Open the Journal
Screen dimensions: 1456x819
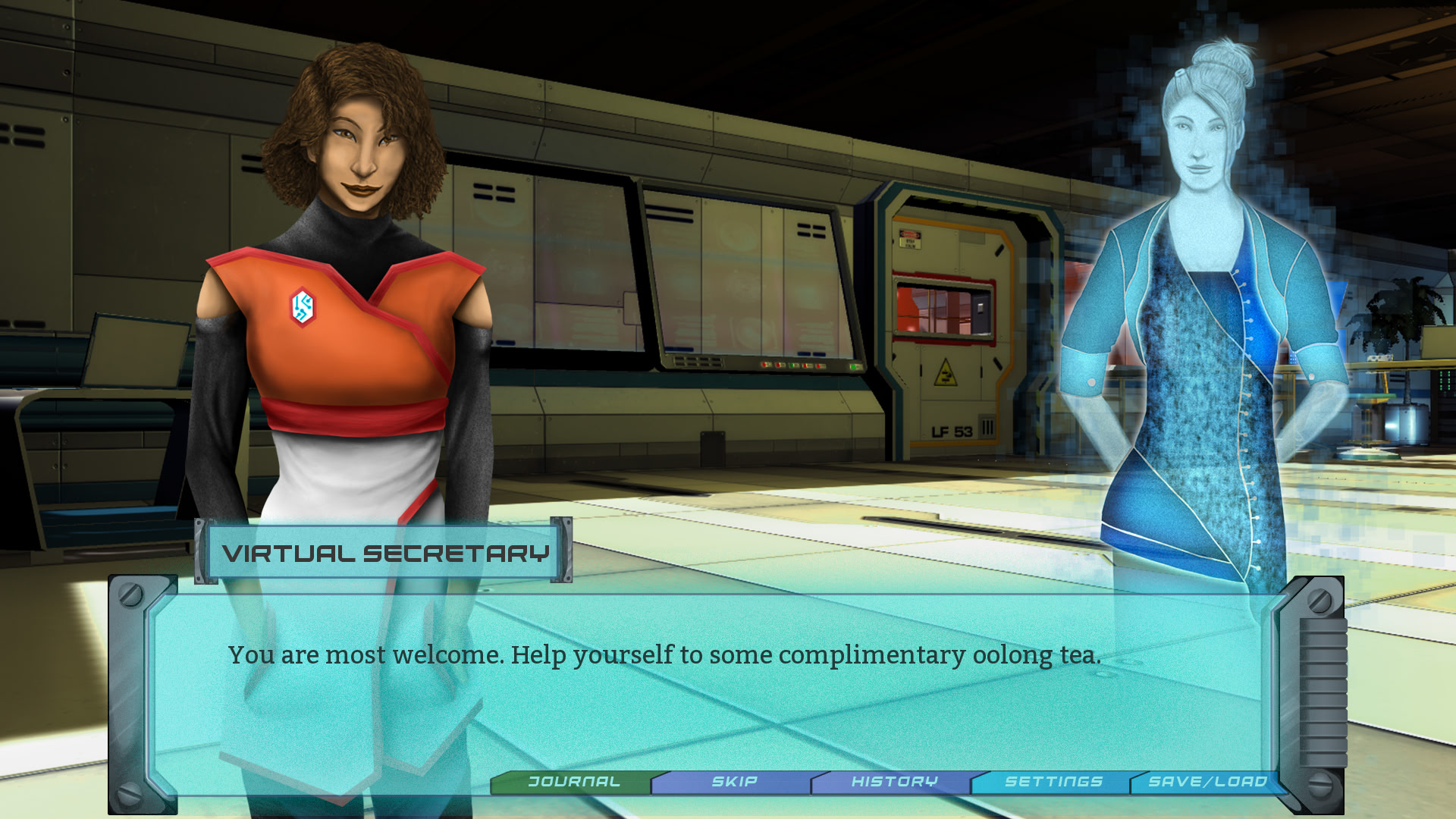click(574, 782)
